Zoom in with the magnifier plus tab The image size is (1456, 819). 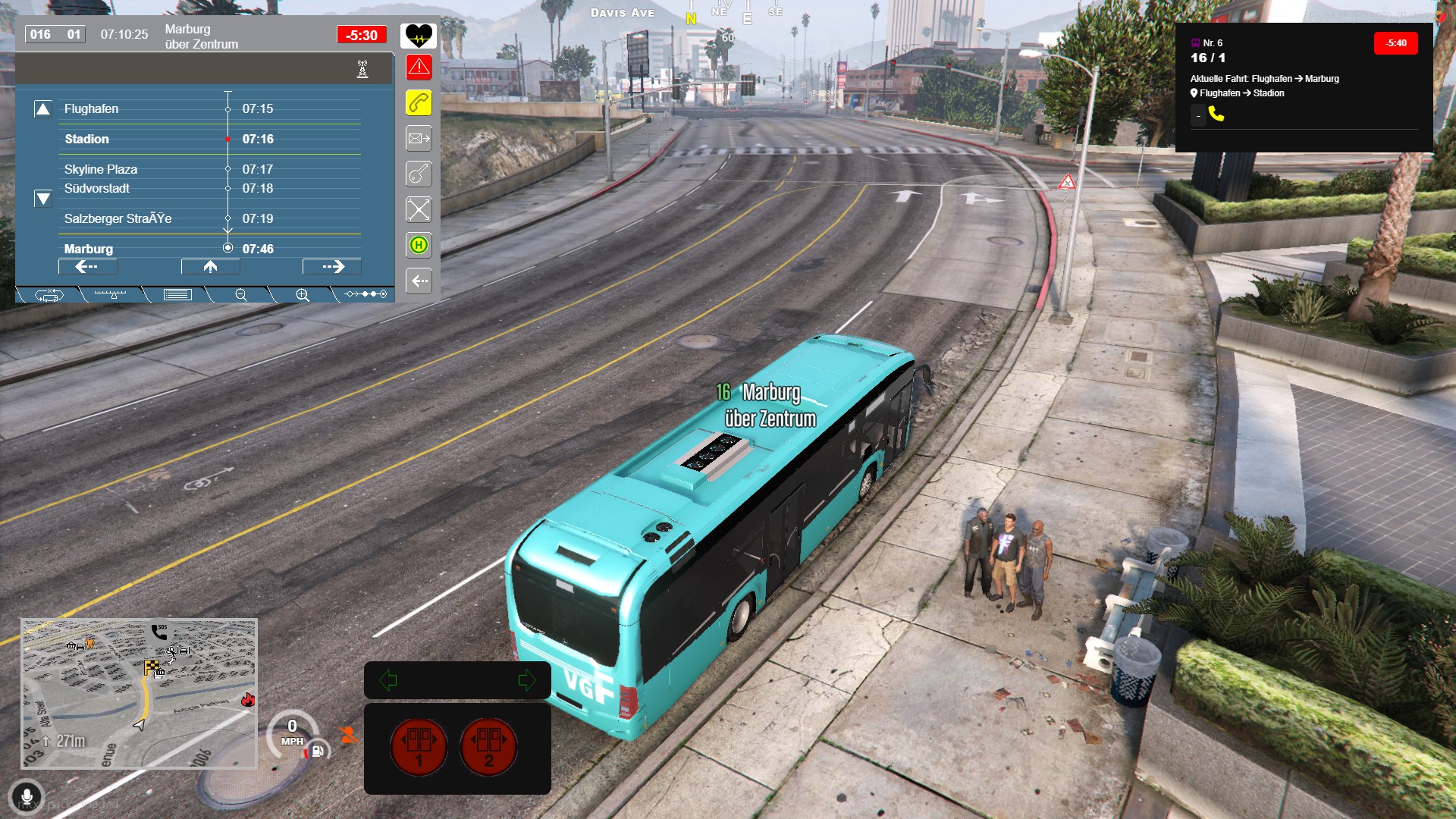(x=303, y=295)
